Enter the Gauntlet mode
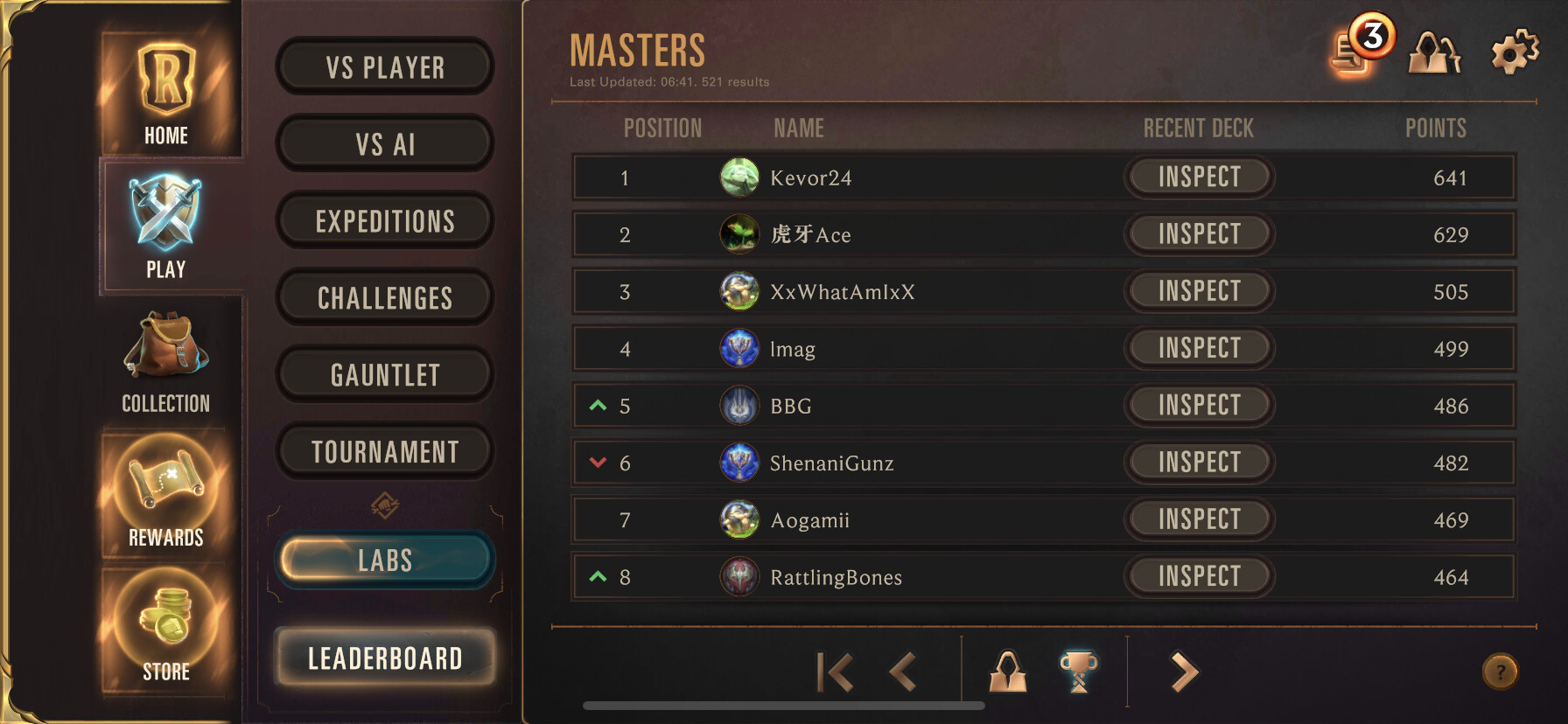Image resolution: width=1568 pixels, height=724 pixels. tap(385, 375)
